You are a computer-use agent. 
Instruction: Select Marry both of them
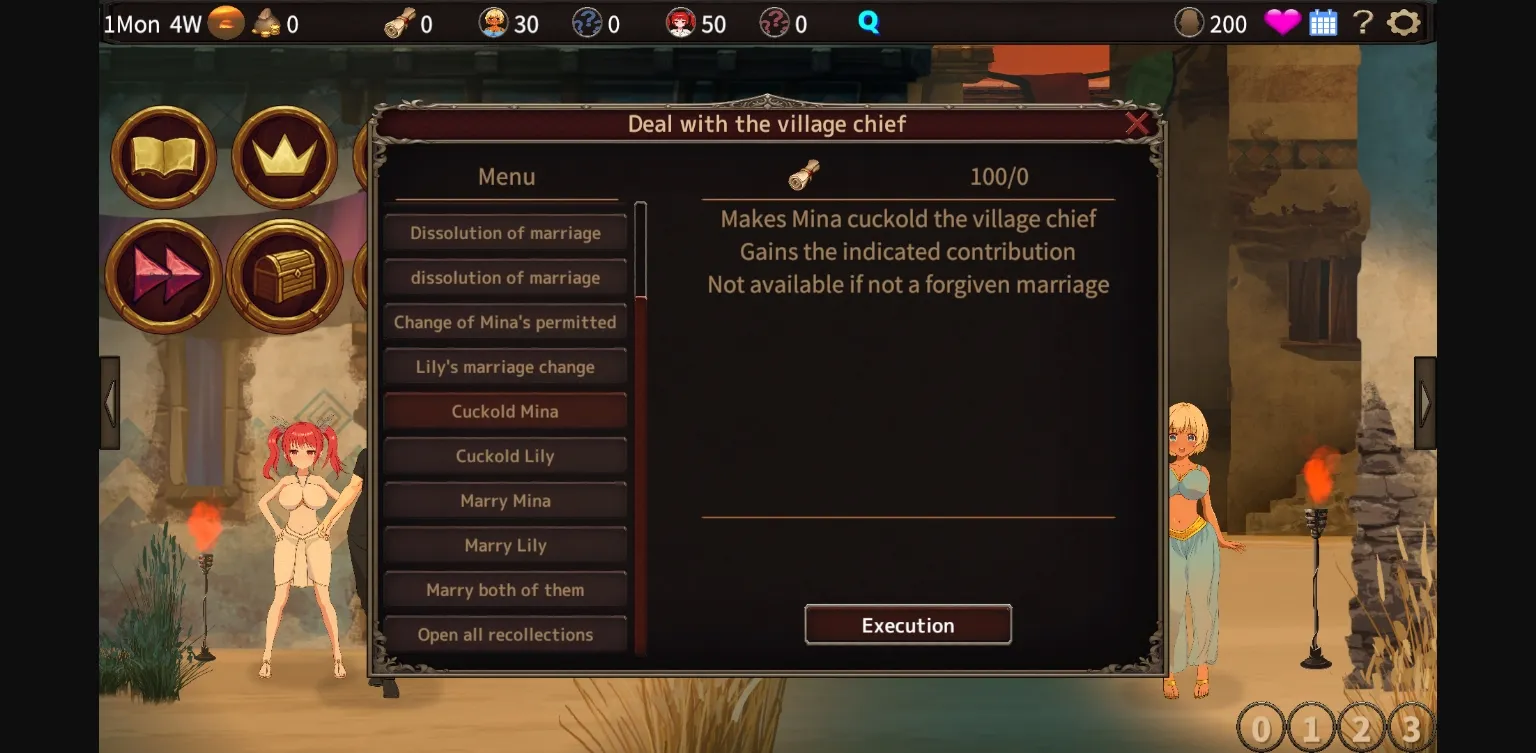pos(504,590)
